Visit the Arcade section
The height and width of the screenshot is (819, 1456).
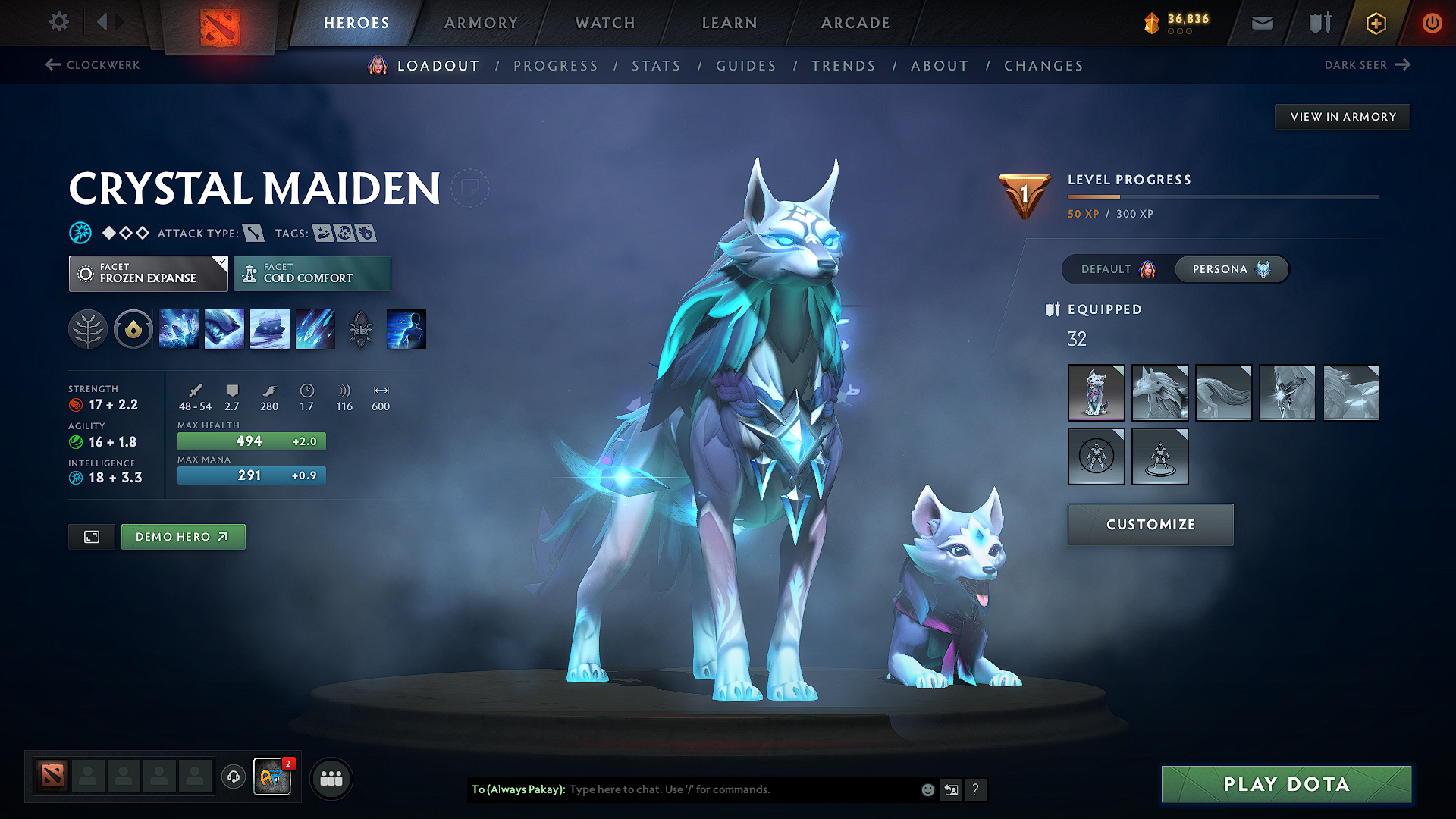[x=855, y=23]
